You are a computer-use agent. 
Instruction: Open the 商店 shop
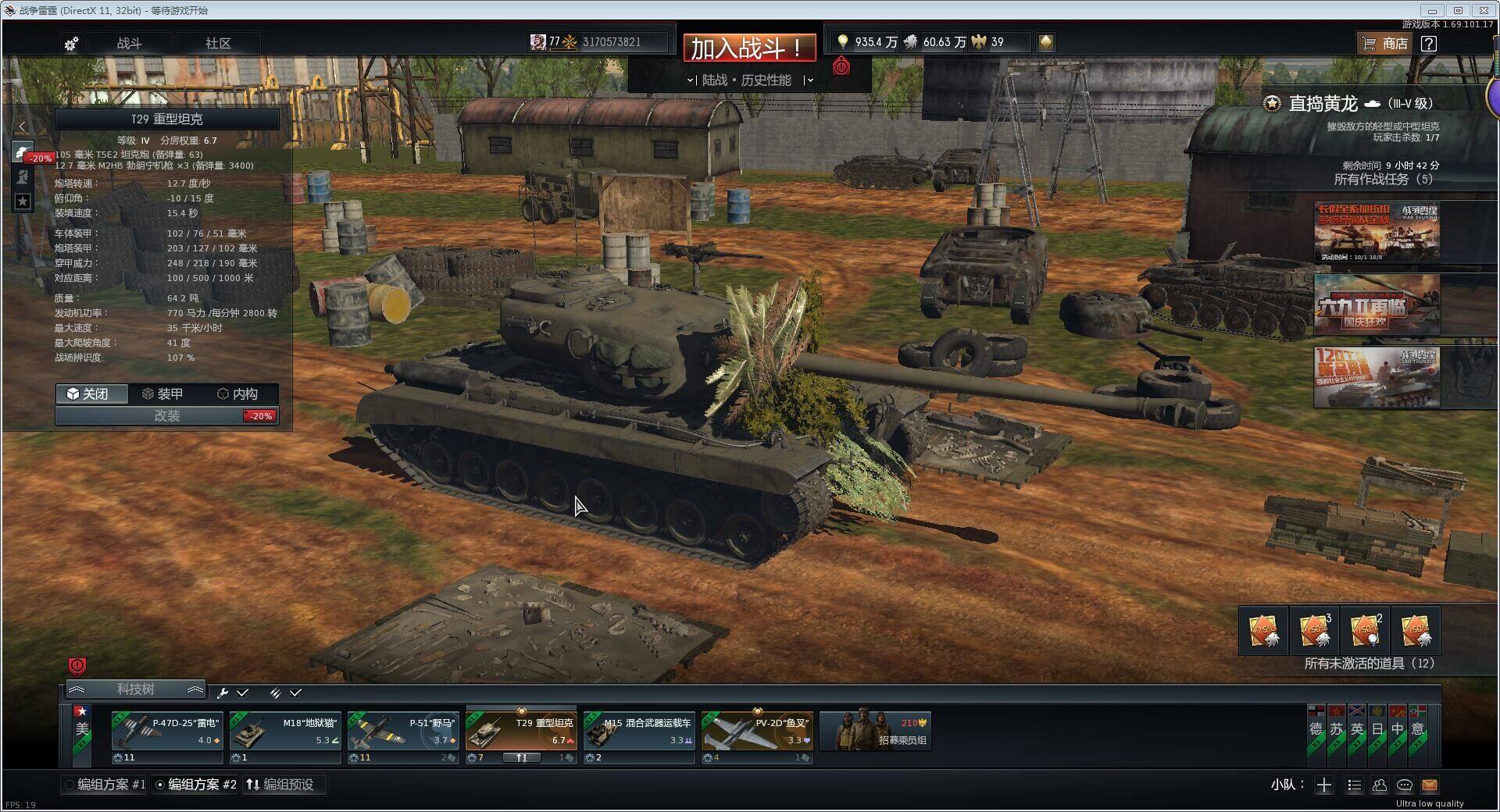[1384, 44]
